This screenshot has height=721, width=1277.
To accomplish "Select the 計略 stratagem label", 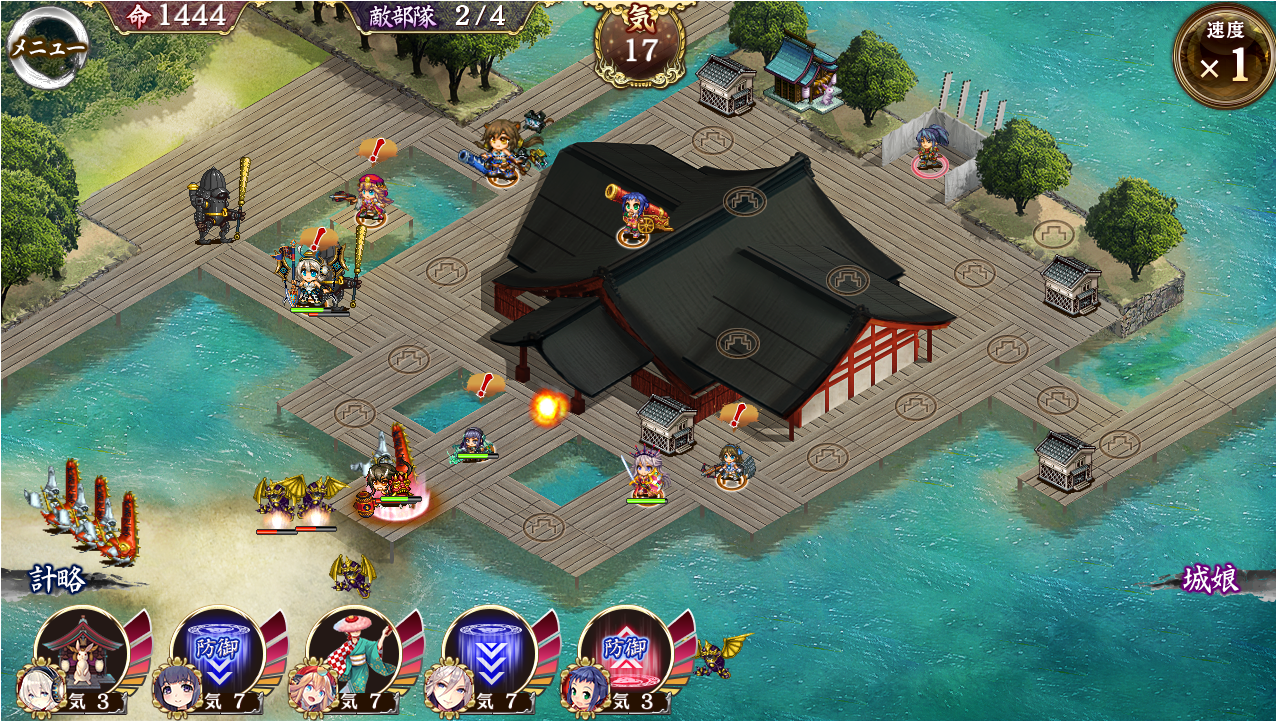I will pos(57,580).
